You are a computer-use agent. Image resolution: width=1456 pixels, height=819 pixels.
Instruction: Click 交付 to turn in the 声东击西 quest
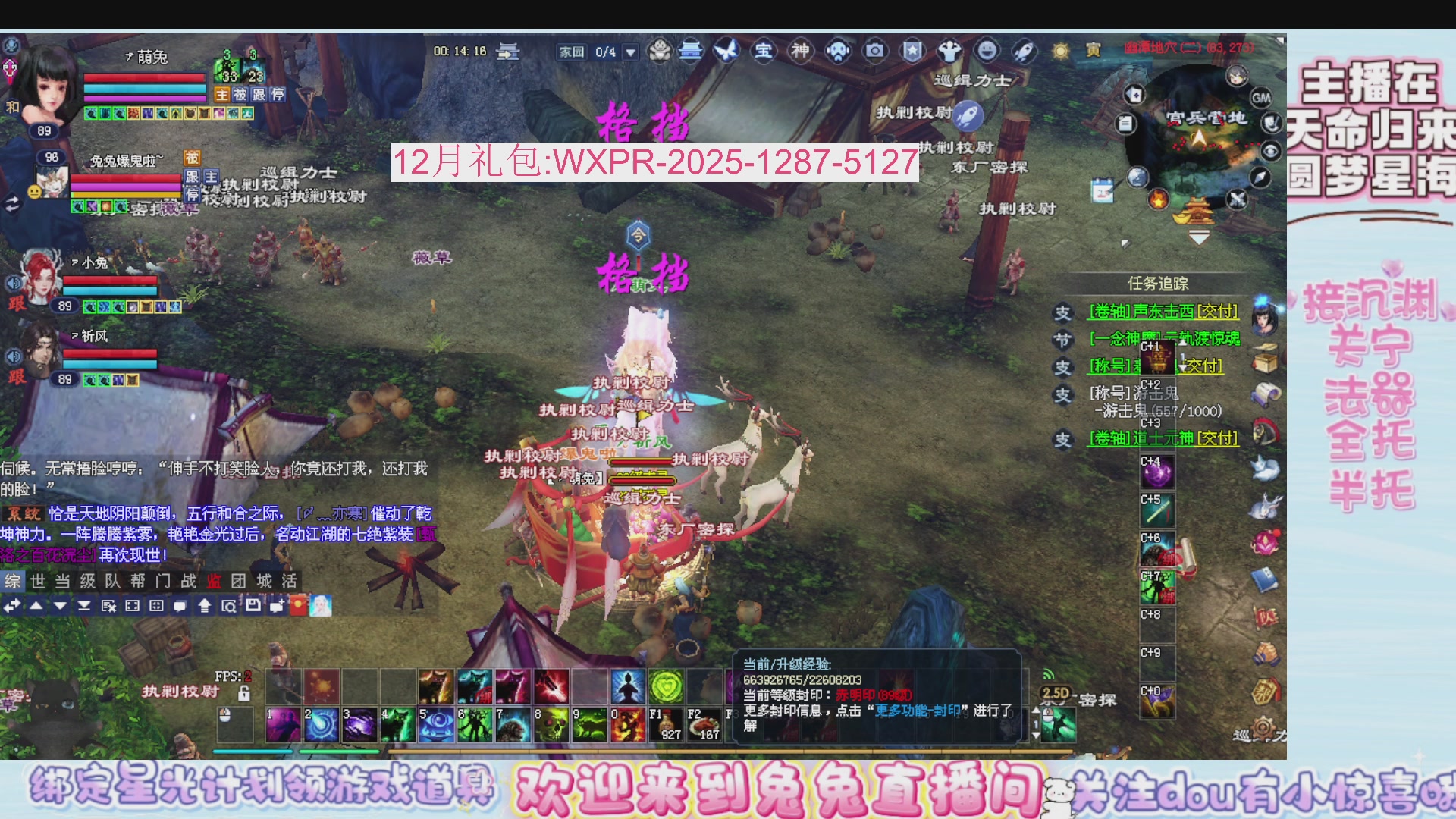pyautogui.click(x=1217, y=310)
